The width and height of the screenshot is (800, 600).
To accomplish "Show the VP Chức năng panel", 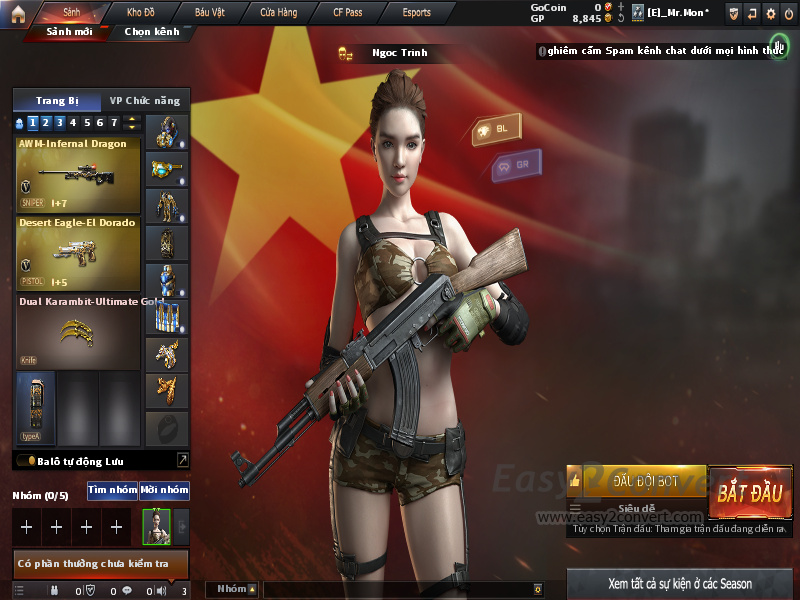I will pyautogui.click(x=145, y=101).
